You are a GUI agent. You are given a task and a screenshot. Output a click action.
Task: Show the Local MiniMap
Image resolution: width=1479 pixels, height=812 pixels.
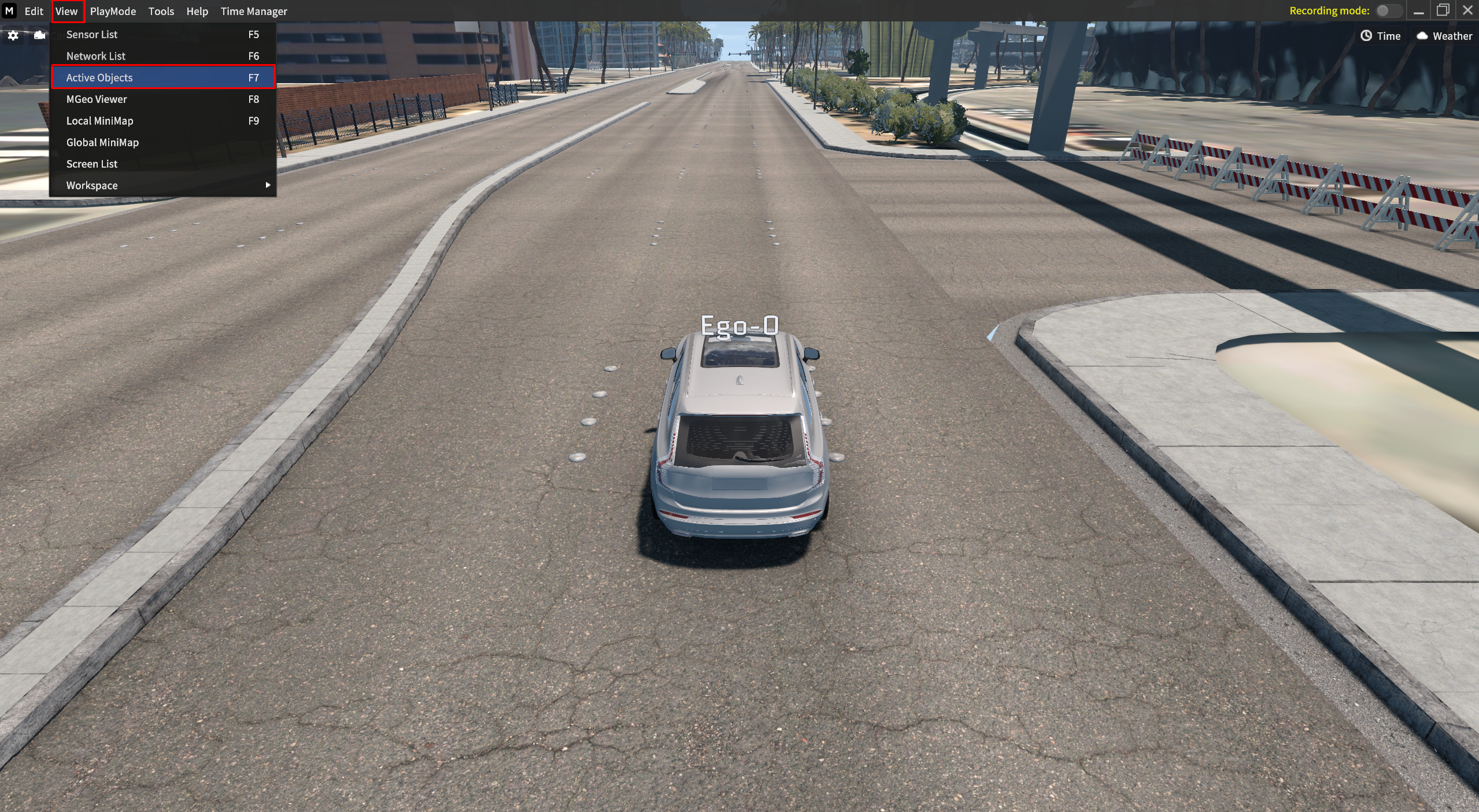(99, 121)
